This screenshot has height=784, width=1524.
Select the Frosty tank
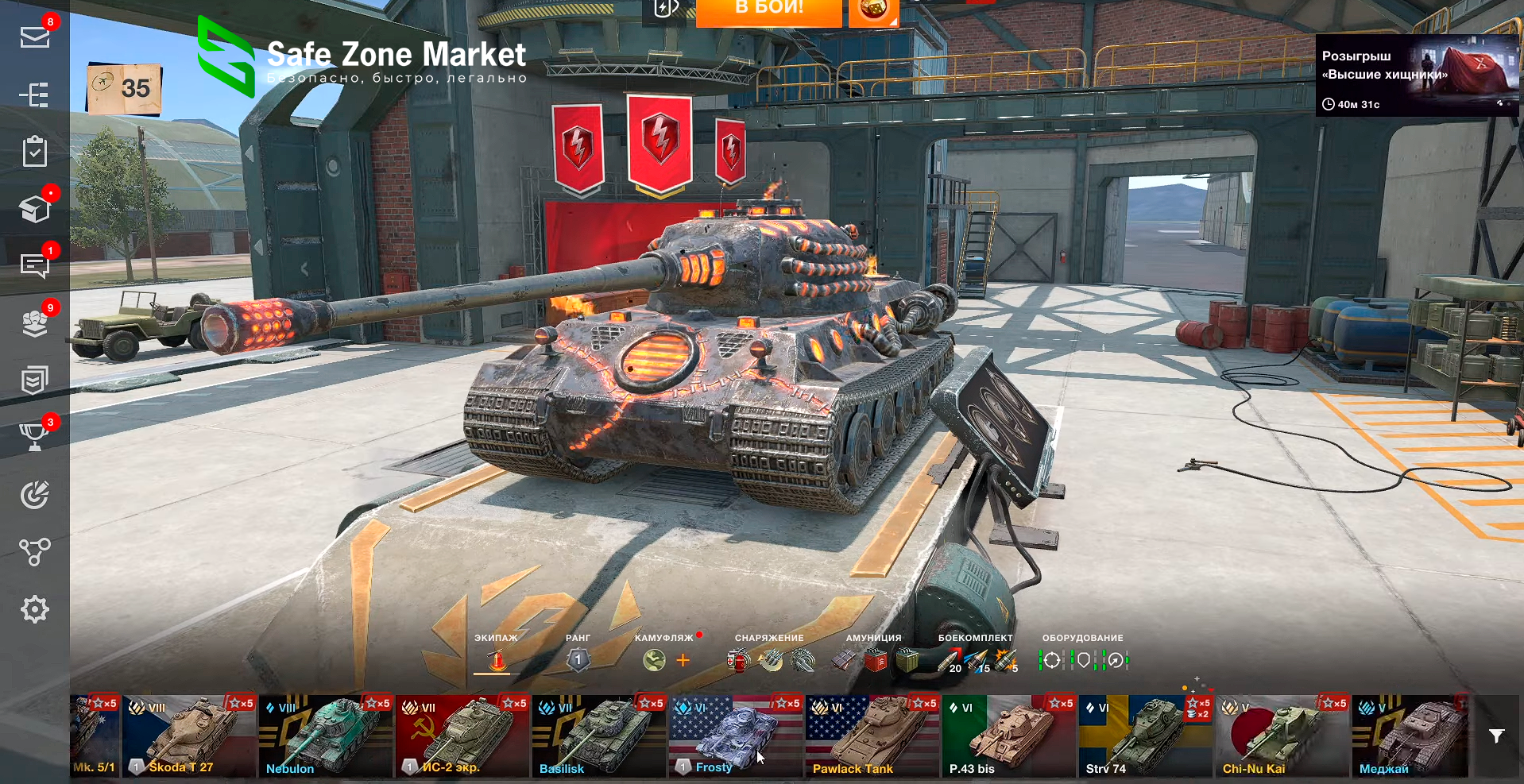(x=736, y=736)
